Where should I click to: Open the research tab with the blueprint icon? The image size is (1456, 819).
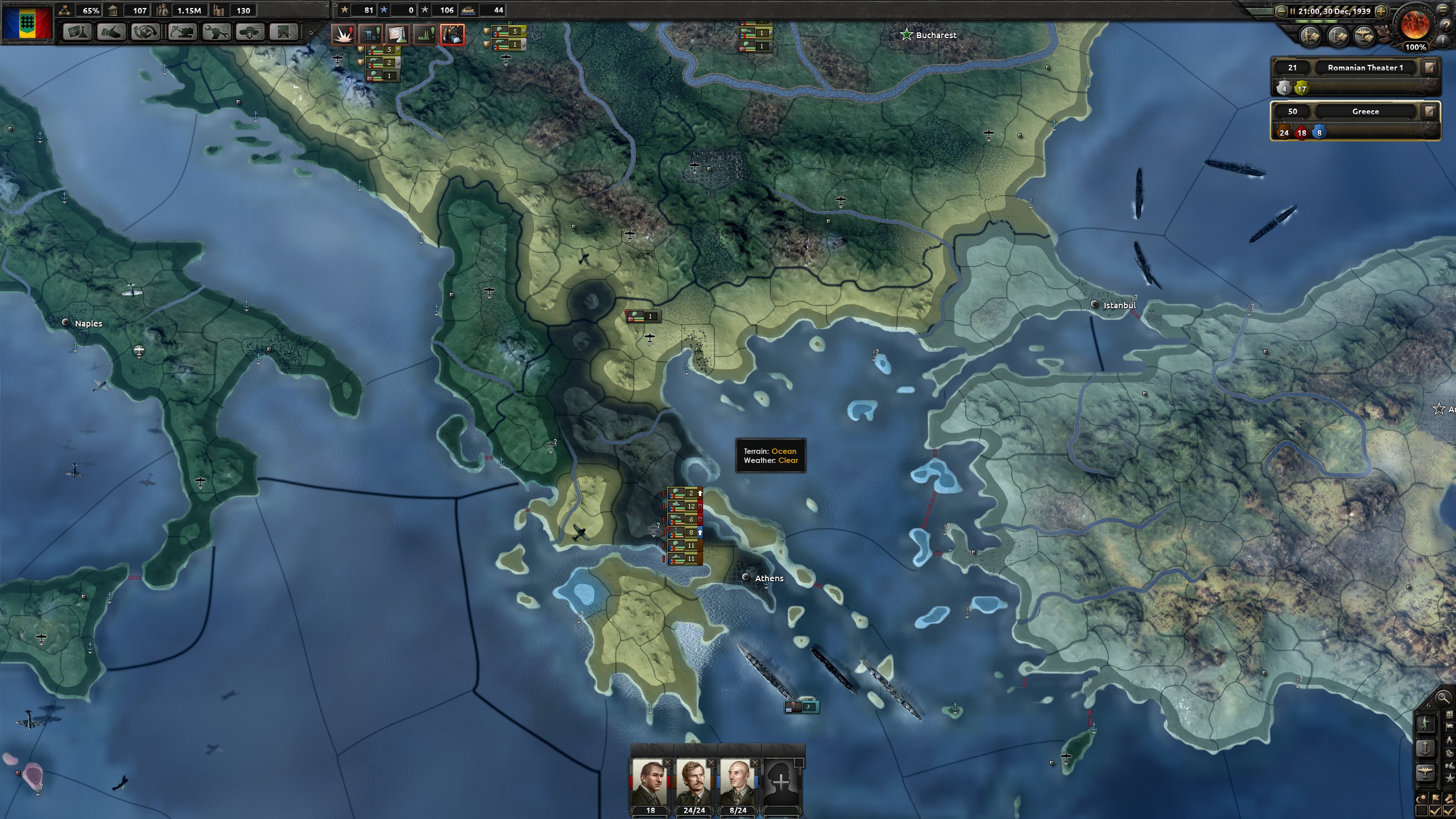click(x=76, y=32)
